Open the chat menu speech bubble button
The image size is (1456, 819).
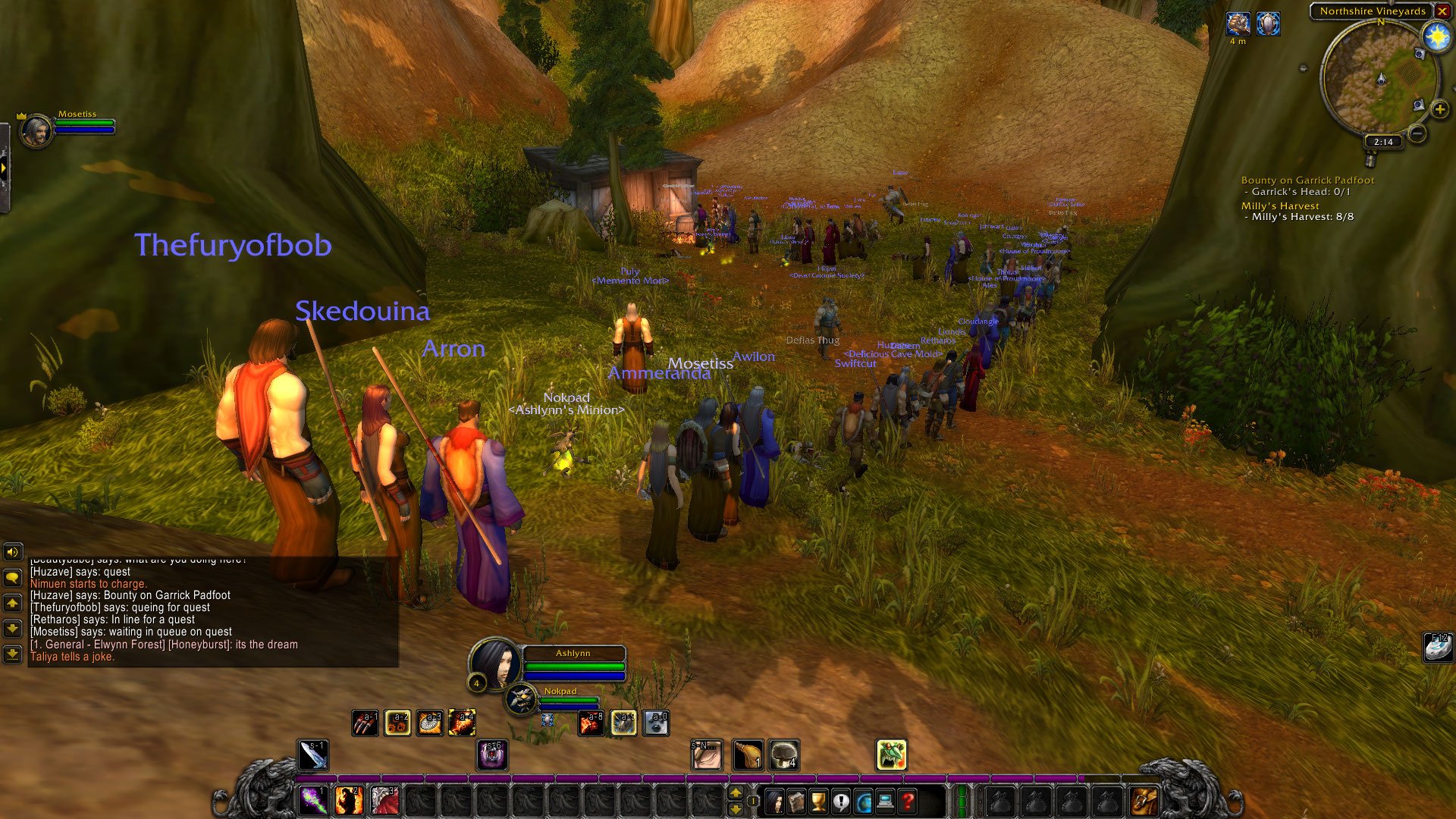(12, 578)
